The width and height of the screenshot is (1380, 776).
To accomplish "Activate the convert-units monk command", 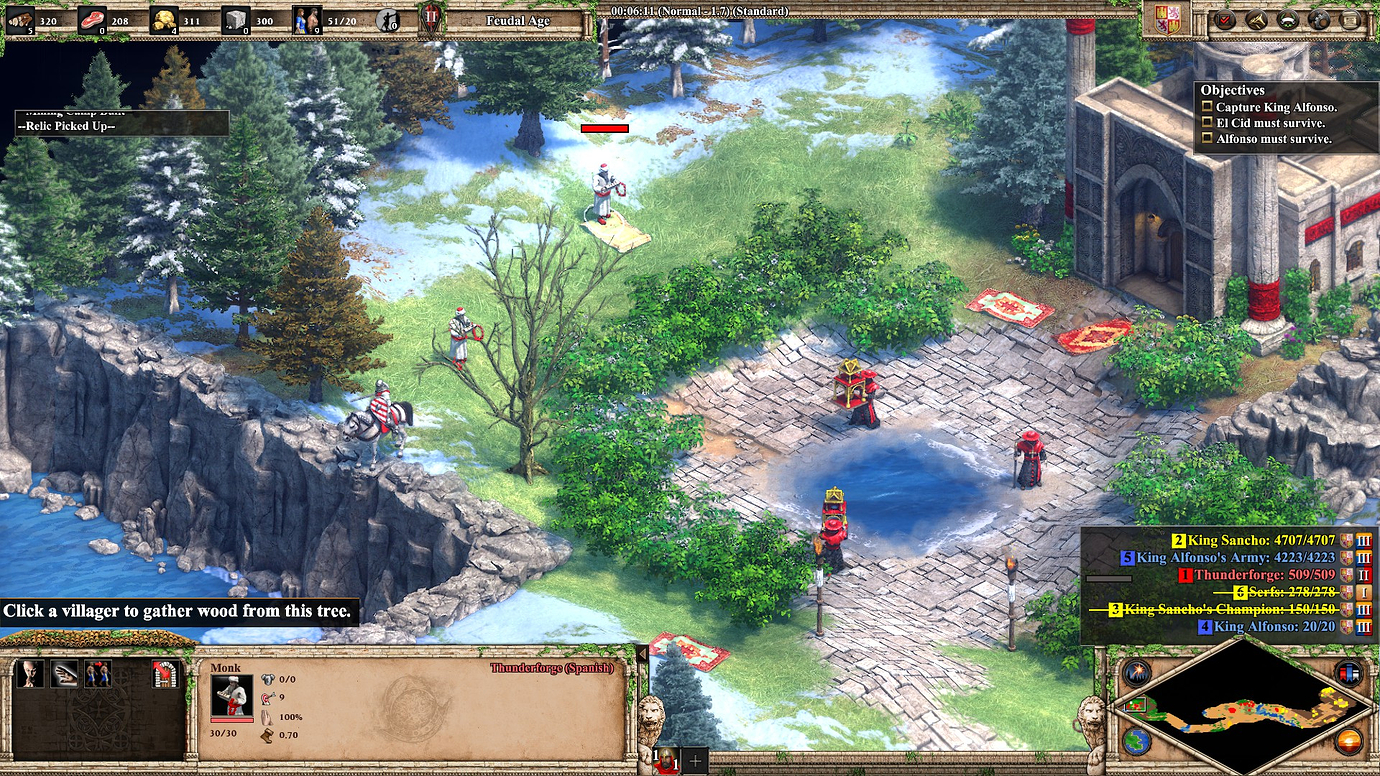I will coord(98,674).
